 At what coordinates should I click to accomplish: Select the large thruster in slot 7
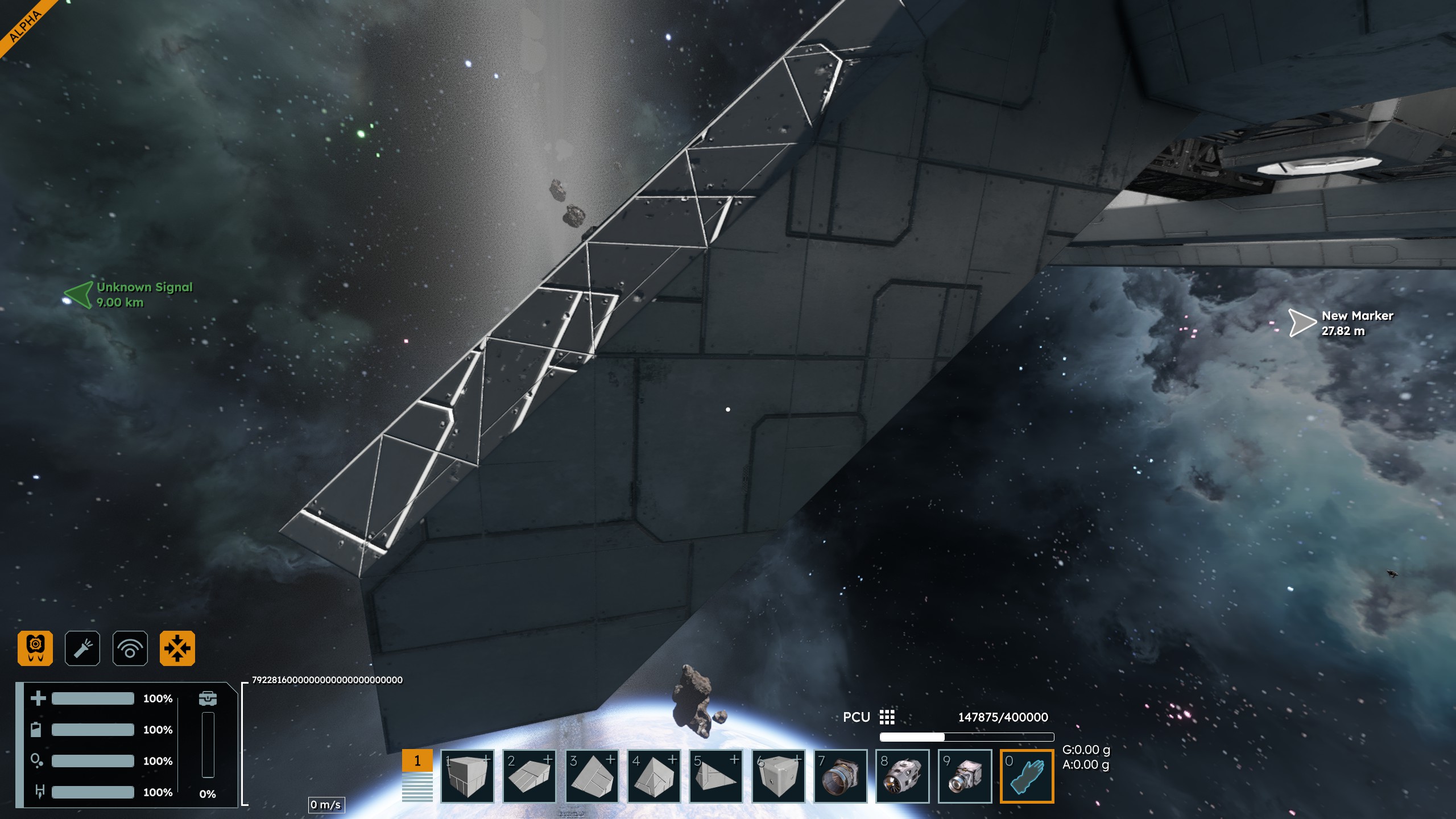coord(841,776)
